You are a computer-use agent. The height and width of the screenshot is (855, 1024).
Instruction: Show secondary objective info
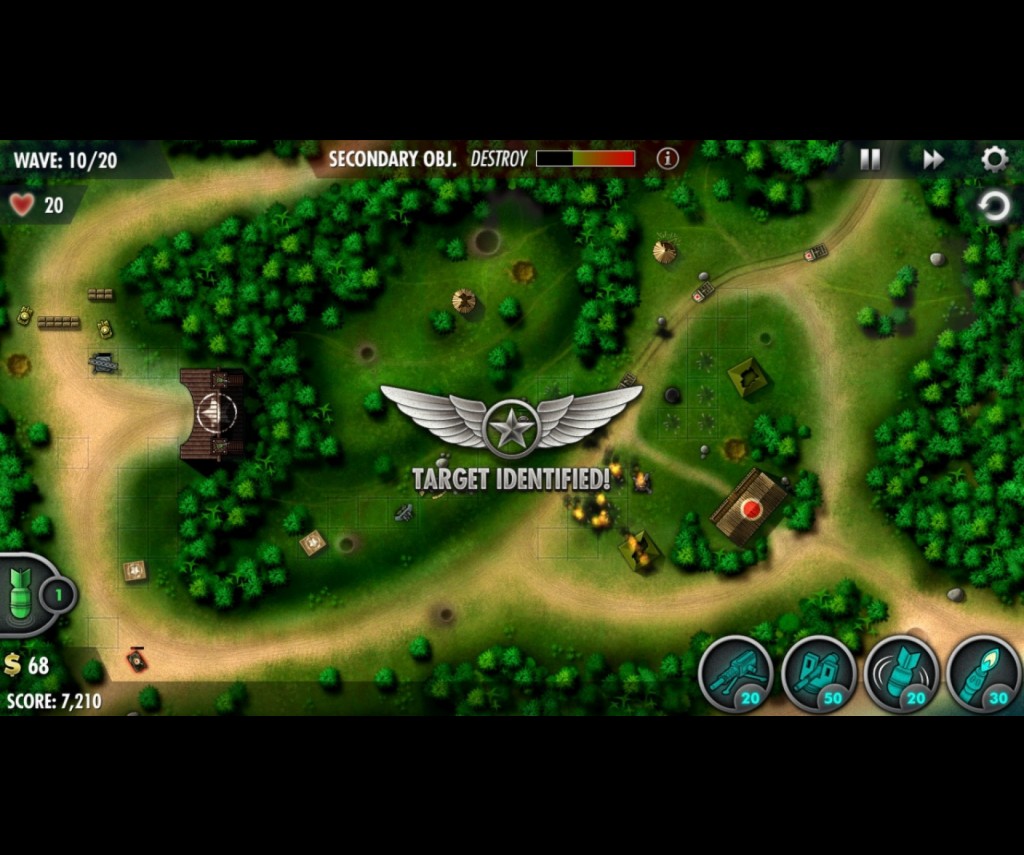[667, 158]
